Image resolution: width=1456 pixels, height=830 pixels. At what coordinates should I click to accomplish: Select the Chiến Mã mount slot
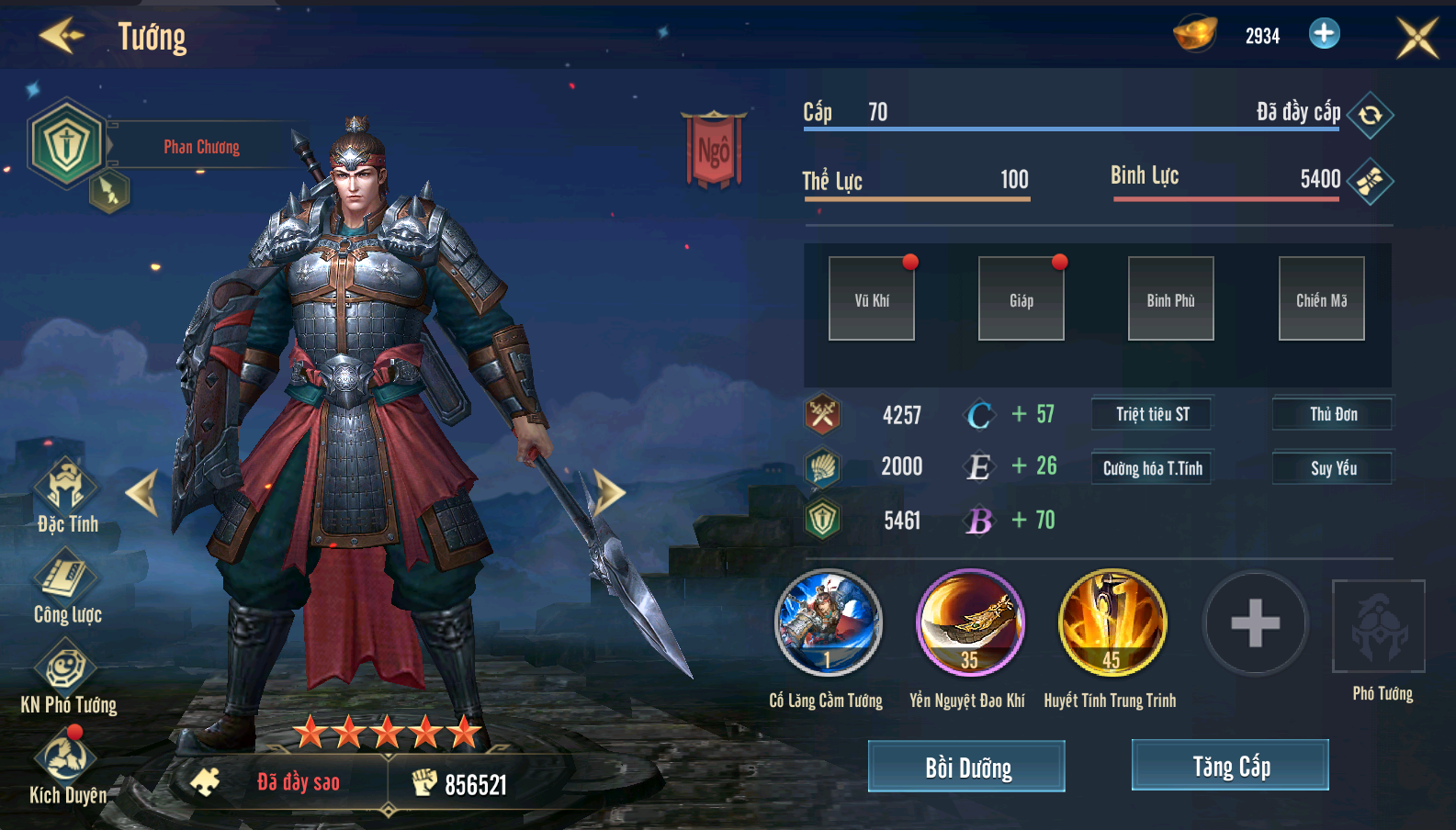(x=1321, y=299)
